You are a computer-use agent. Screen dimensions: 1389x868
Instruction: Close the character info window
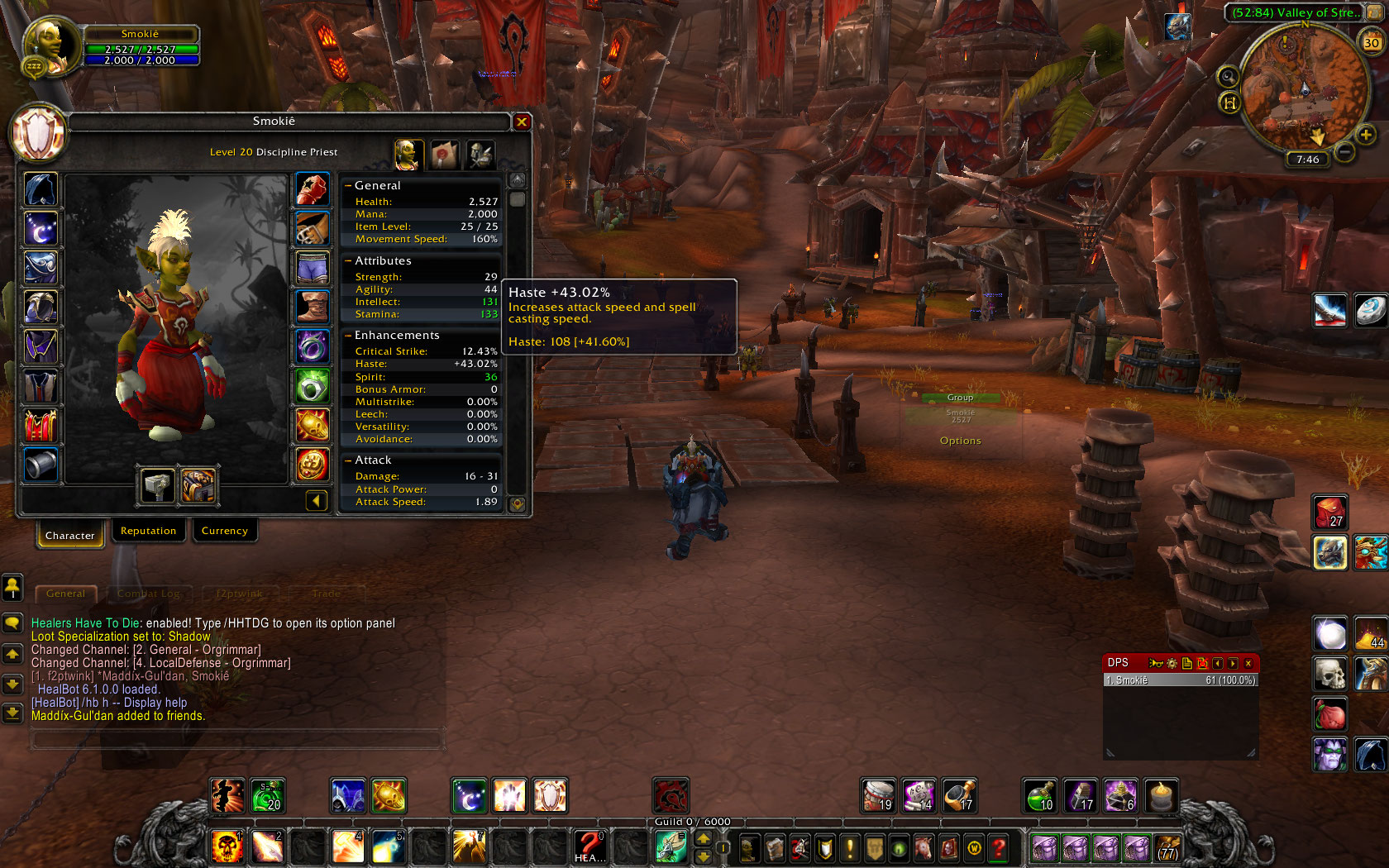click(522, 122)
